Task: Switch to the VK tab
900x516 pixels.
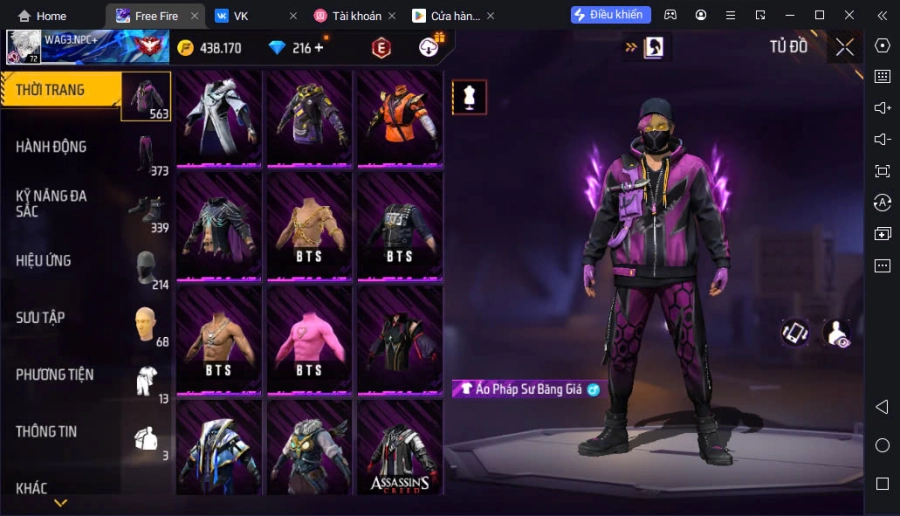Action: tap(240, 16)
